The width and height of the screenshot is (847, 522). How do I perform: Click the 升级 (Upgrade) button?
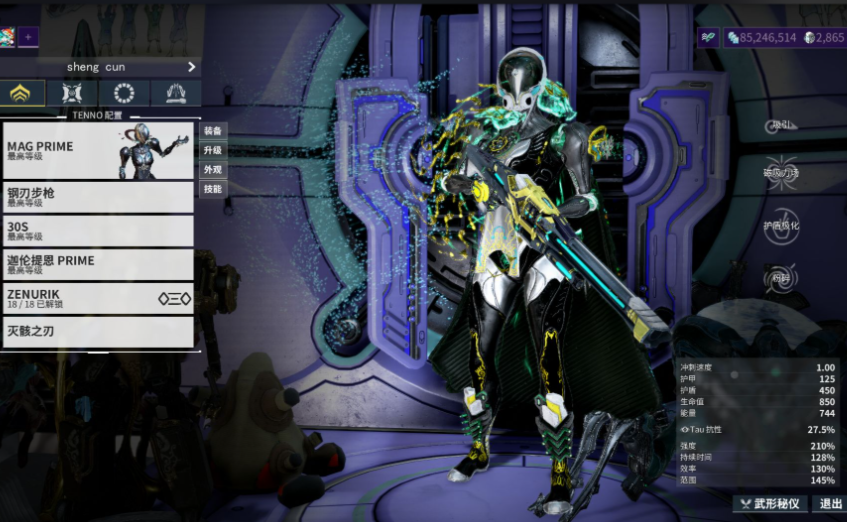[x=213, y=150]
